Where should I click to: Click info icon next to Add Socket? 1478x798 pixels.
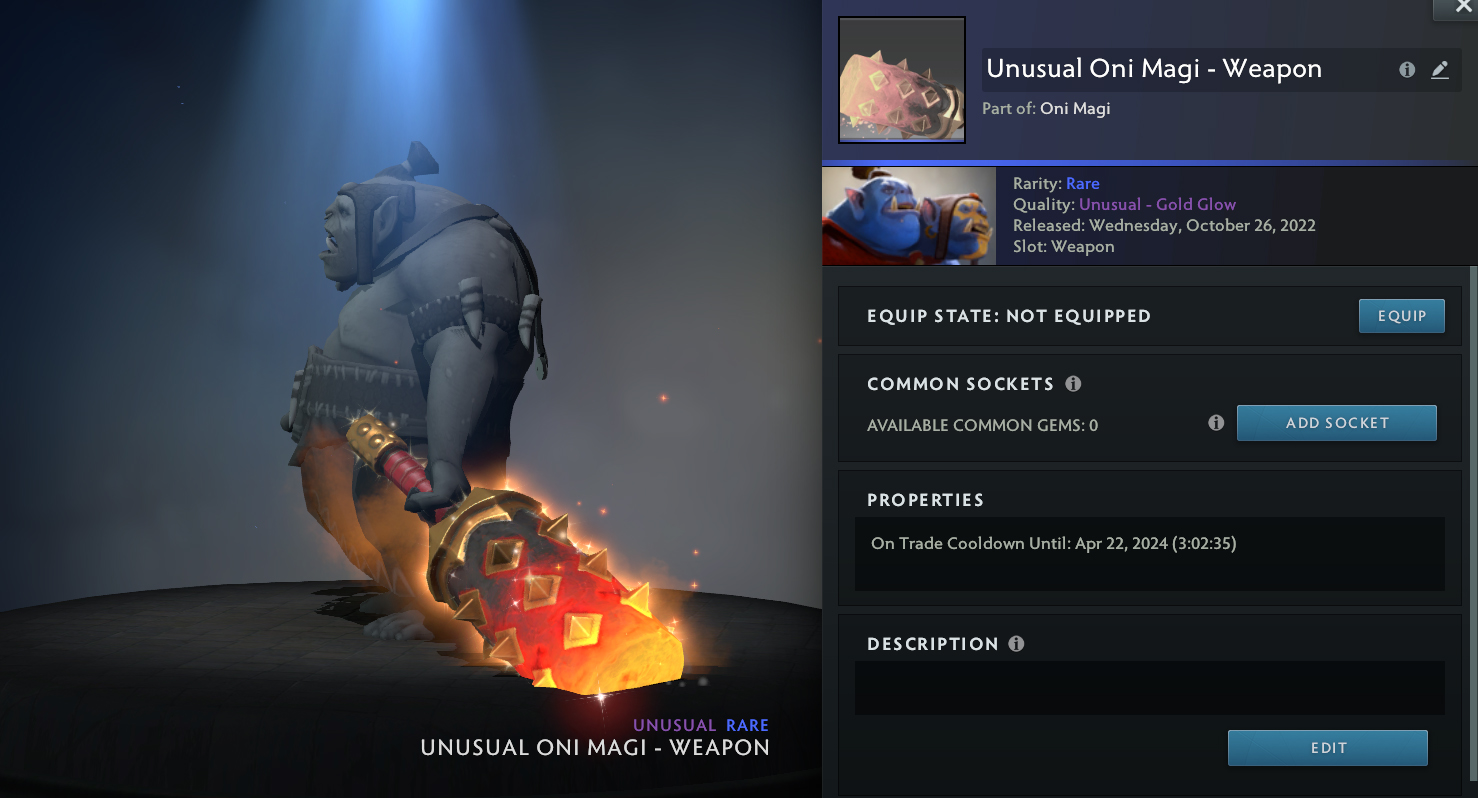coord(1216,423)
